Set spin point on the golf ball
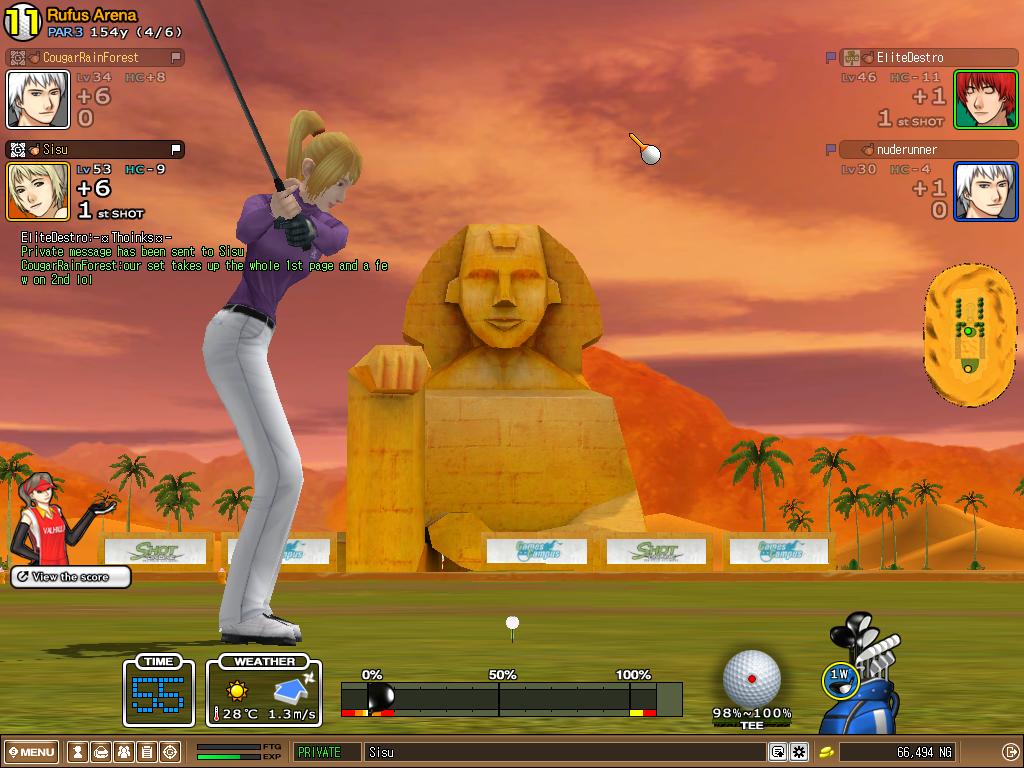The height and width of the screenshot is (768, 1024). tap(751, 679)
